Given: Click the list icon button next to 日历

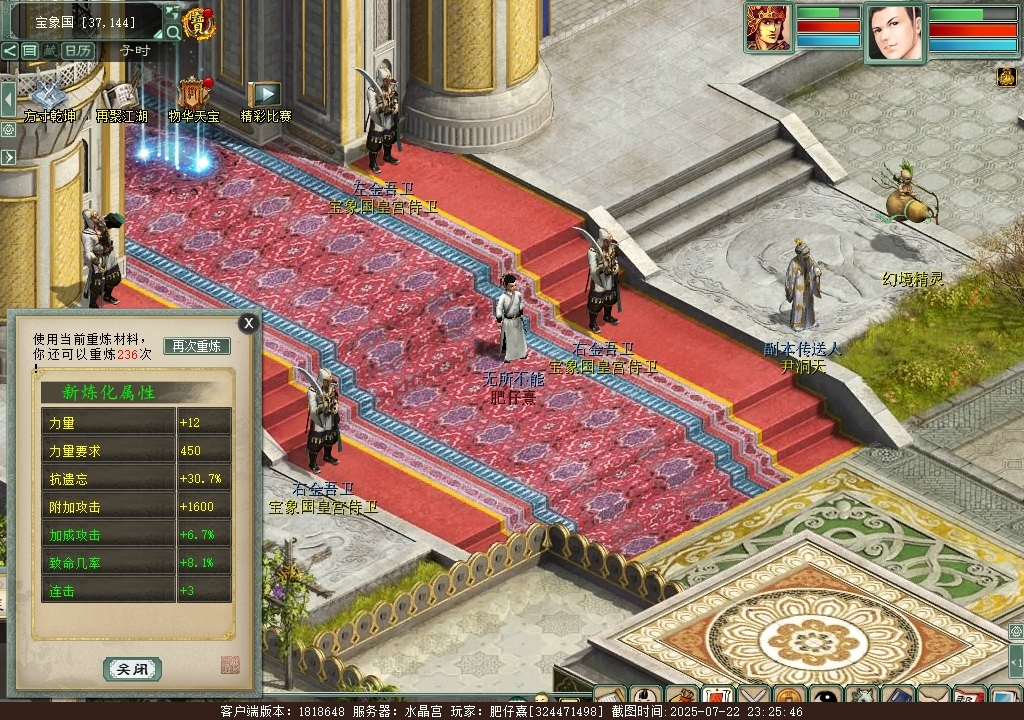Looking at the screenshot, I should click(x=29, y=50).
